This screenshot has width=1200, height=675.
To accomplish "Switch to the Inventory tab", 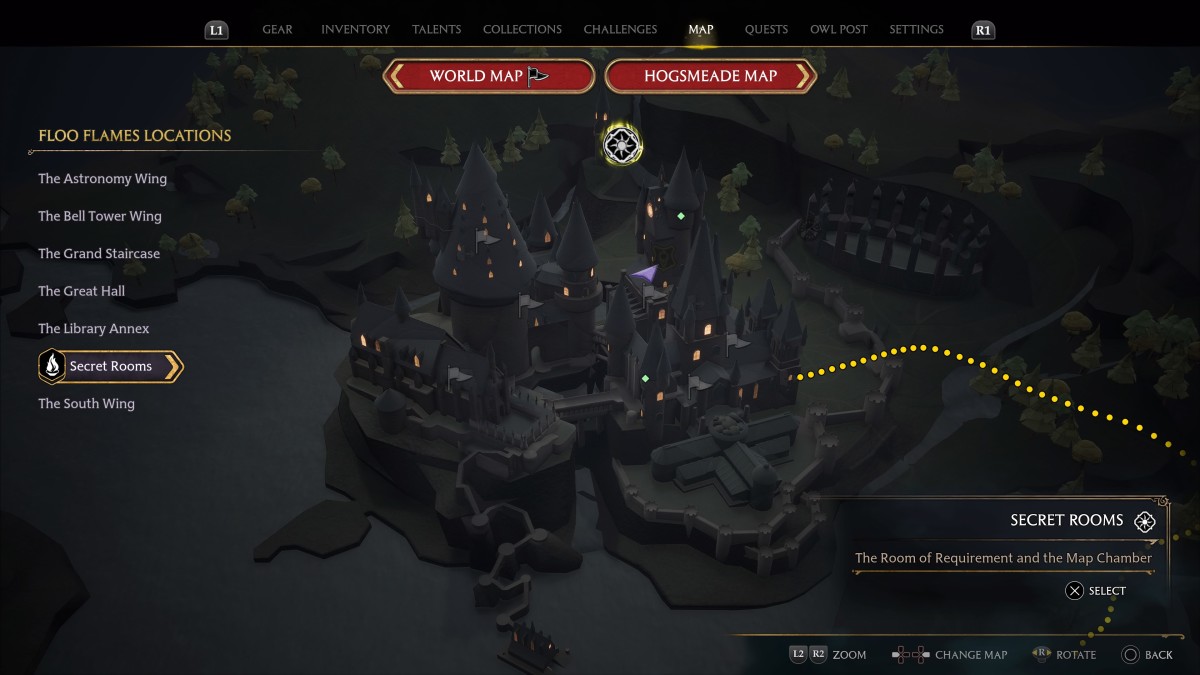I will [355, 30].
